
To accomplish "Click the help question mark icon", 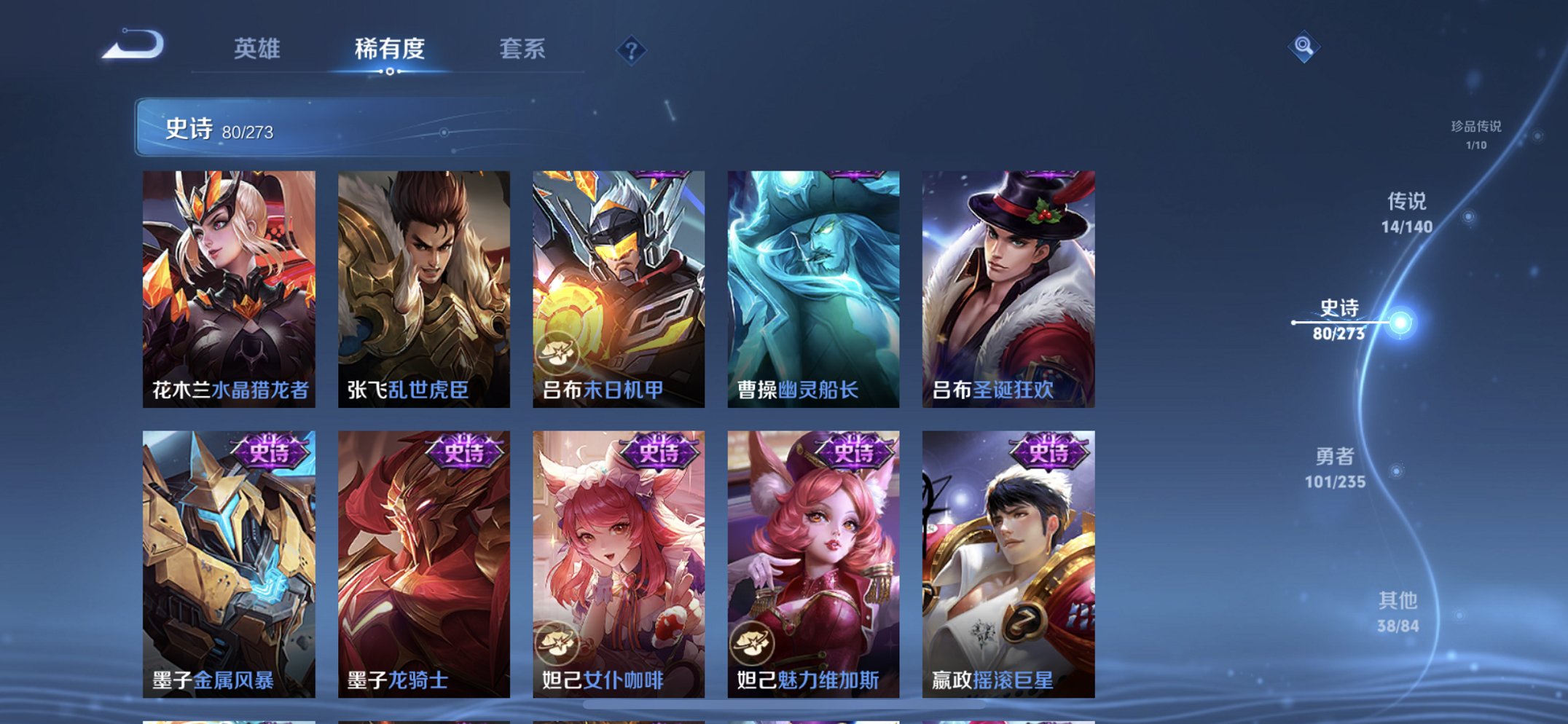I will tap(632, 50).
